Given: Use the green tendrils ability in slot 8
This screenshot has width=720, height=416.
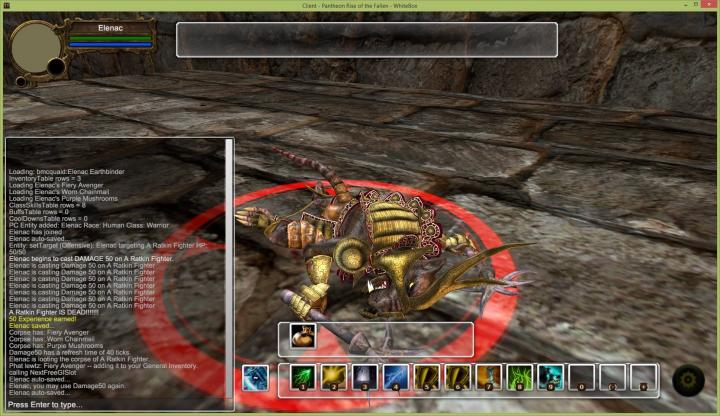Looking at the screenshot, I should point(519,377).
